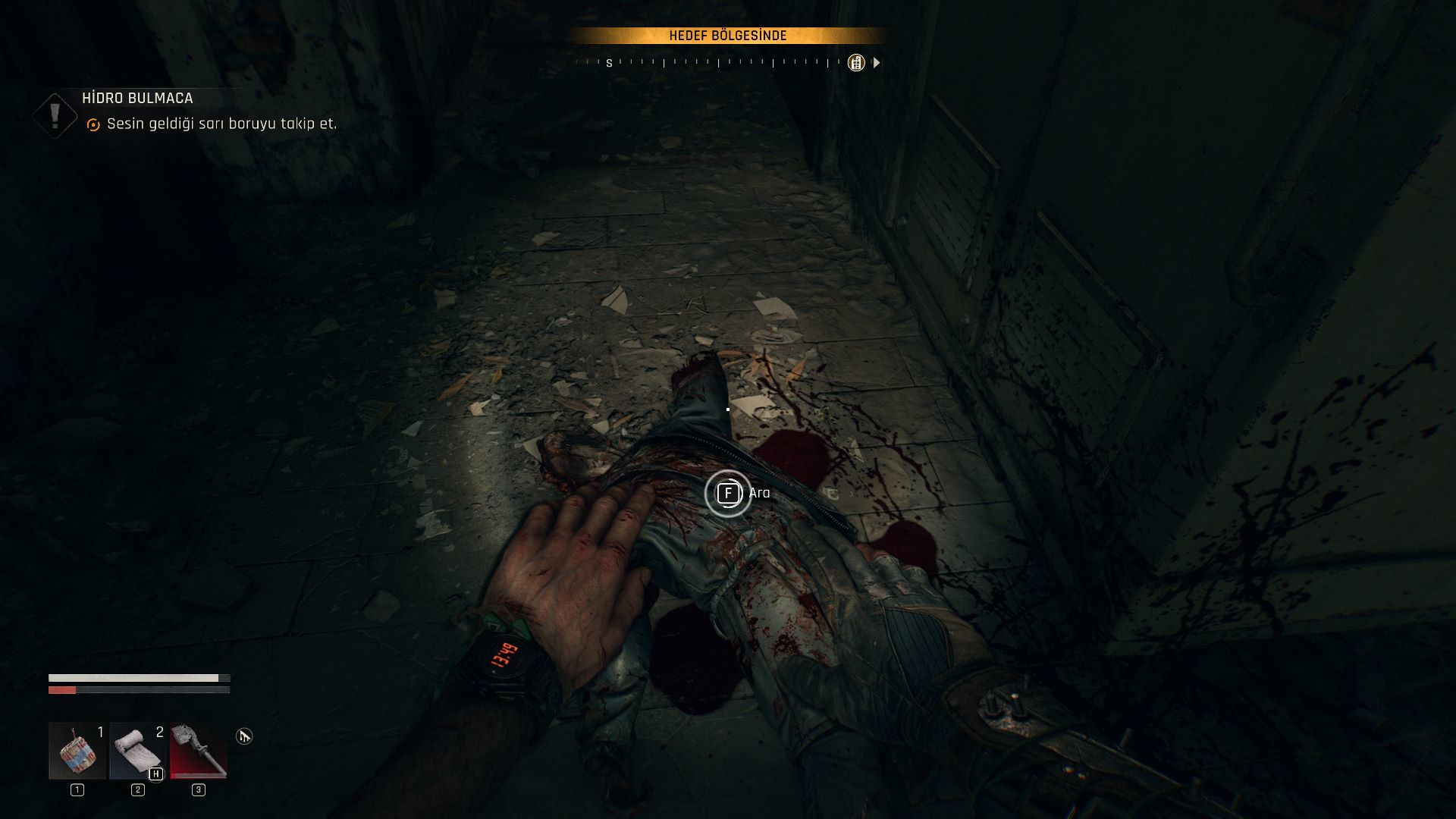Viewport: 1456px width, 819px height.
Task: Click the claw icon beside the hotbar
Action: pos(243,736)
